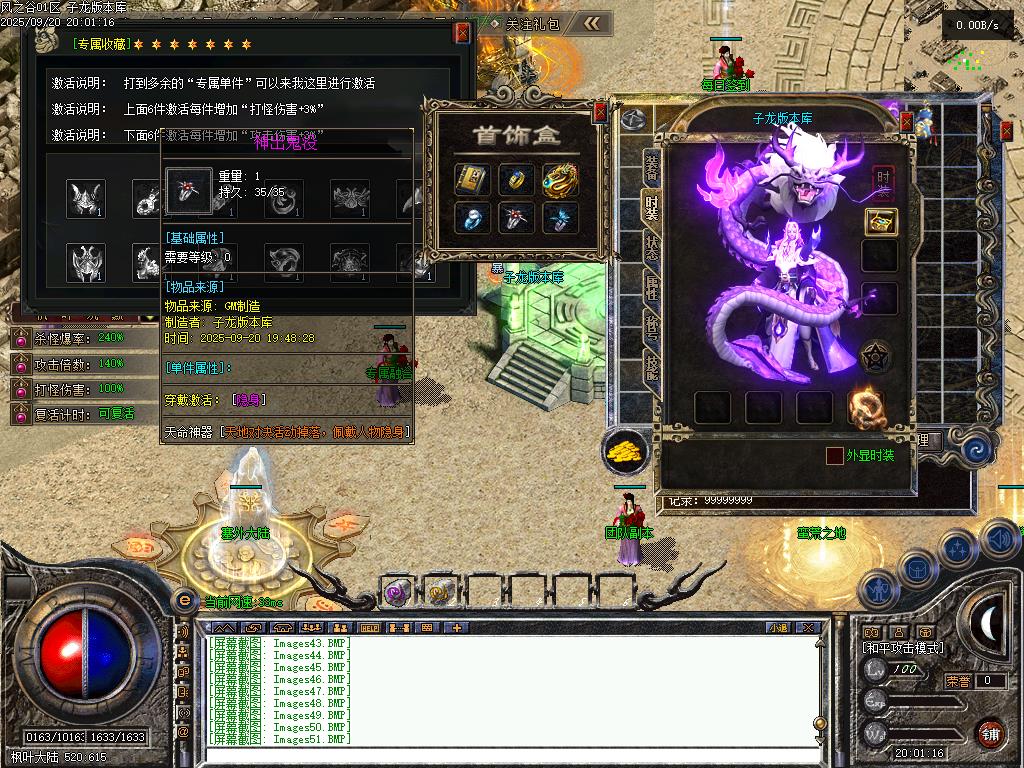The height and width of the screenshot is (768, 1024).
Task: Toggle the 外显时装 checkbox
Action: pyautogui.click(x=834, y=456)
